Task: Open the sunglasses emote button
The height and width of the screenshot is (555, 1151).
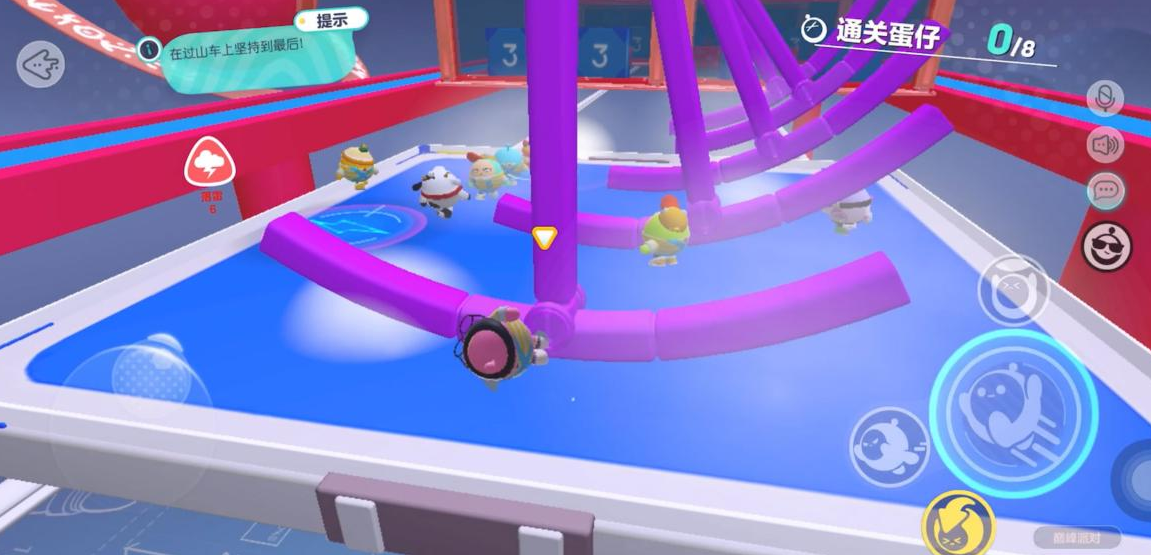Action: click(1106, 245)
